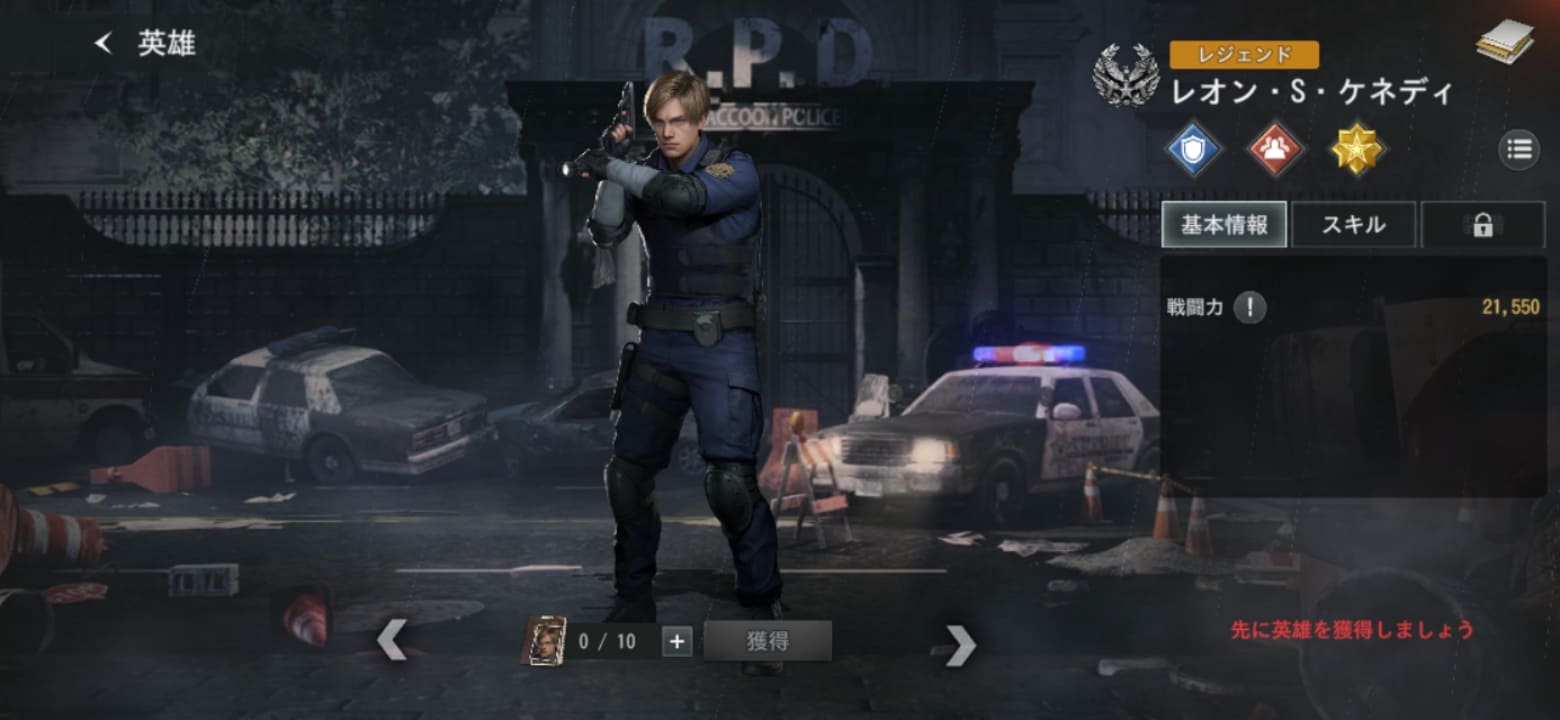Click the 獲得 button

coord(767,641)
